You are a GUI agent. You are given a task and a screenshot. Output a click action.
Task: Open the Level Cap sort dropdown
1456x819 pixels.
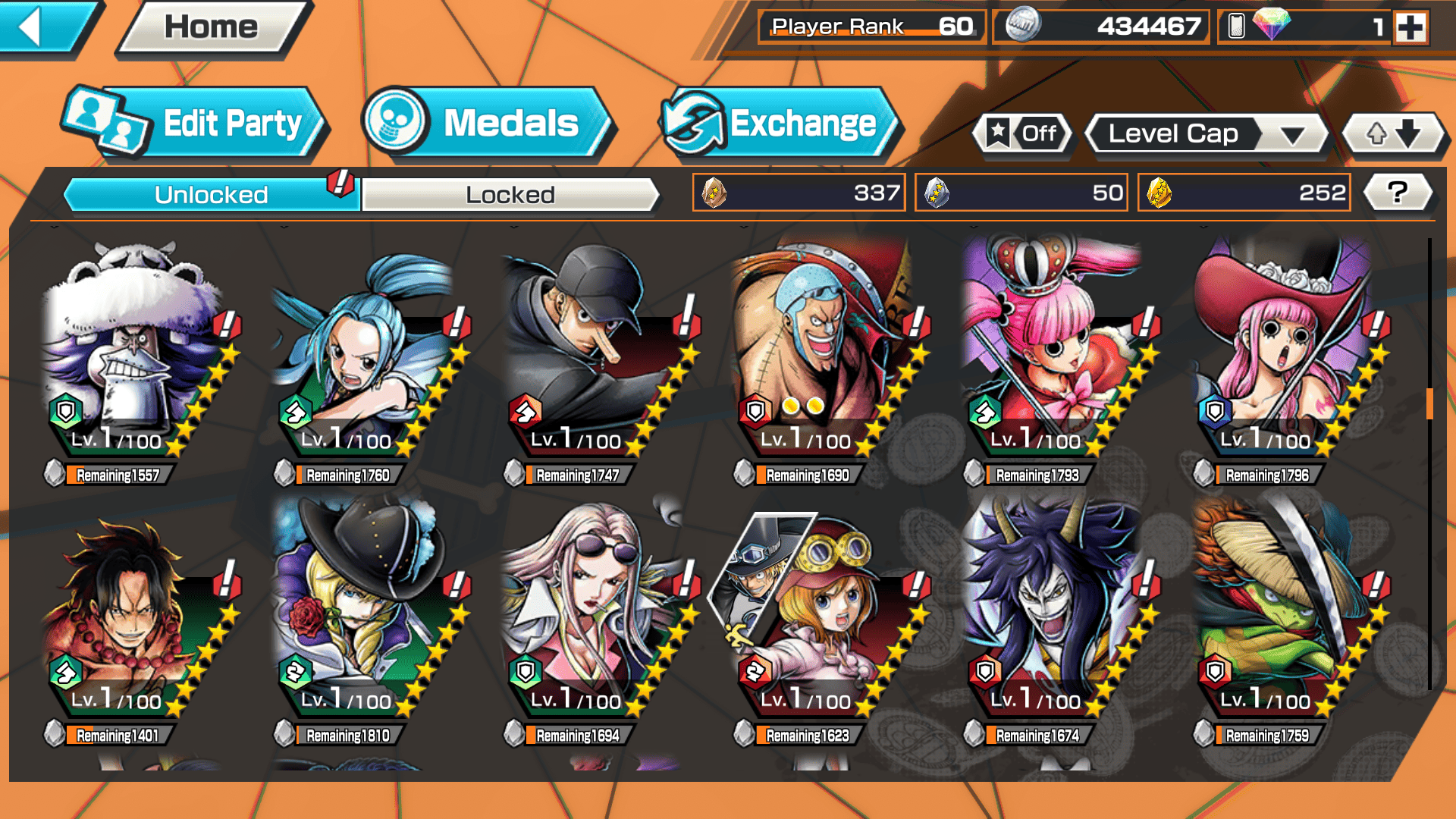(x=1207, y=134)
